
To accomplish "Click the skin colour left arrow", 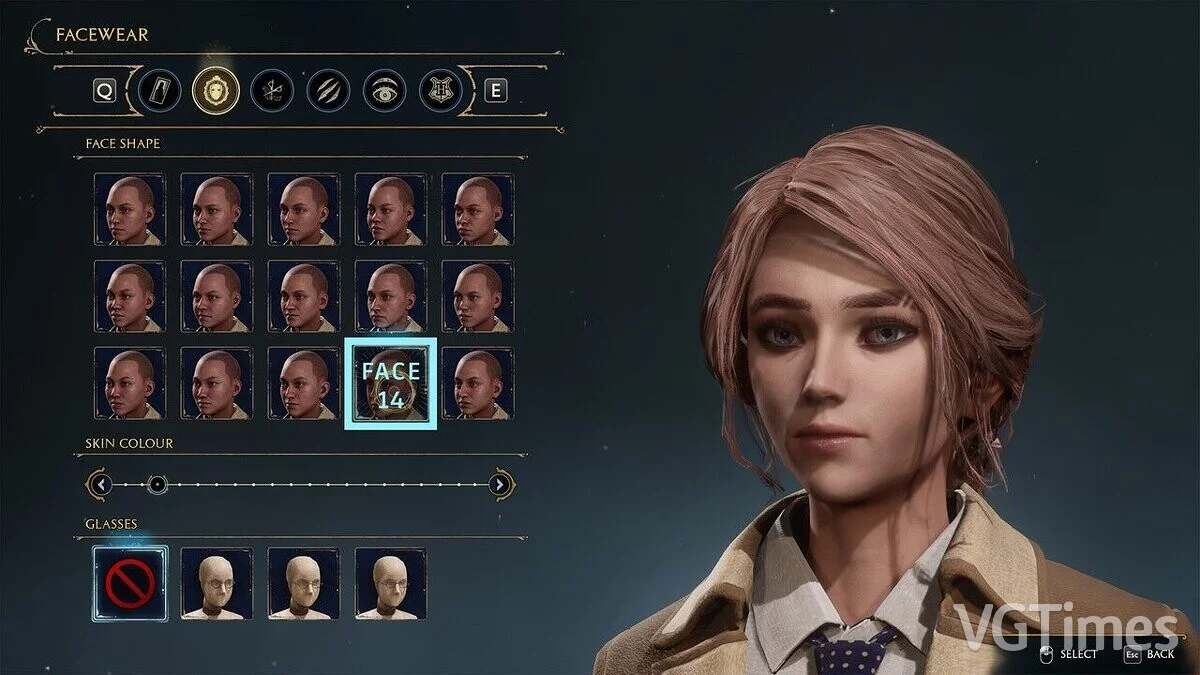I will pos(100,485).
